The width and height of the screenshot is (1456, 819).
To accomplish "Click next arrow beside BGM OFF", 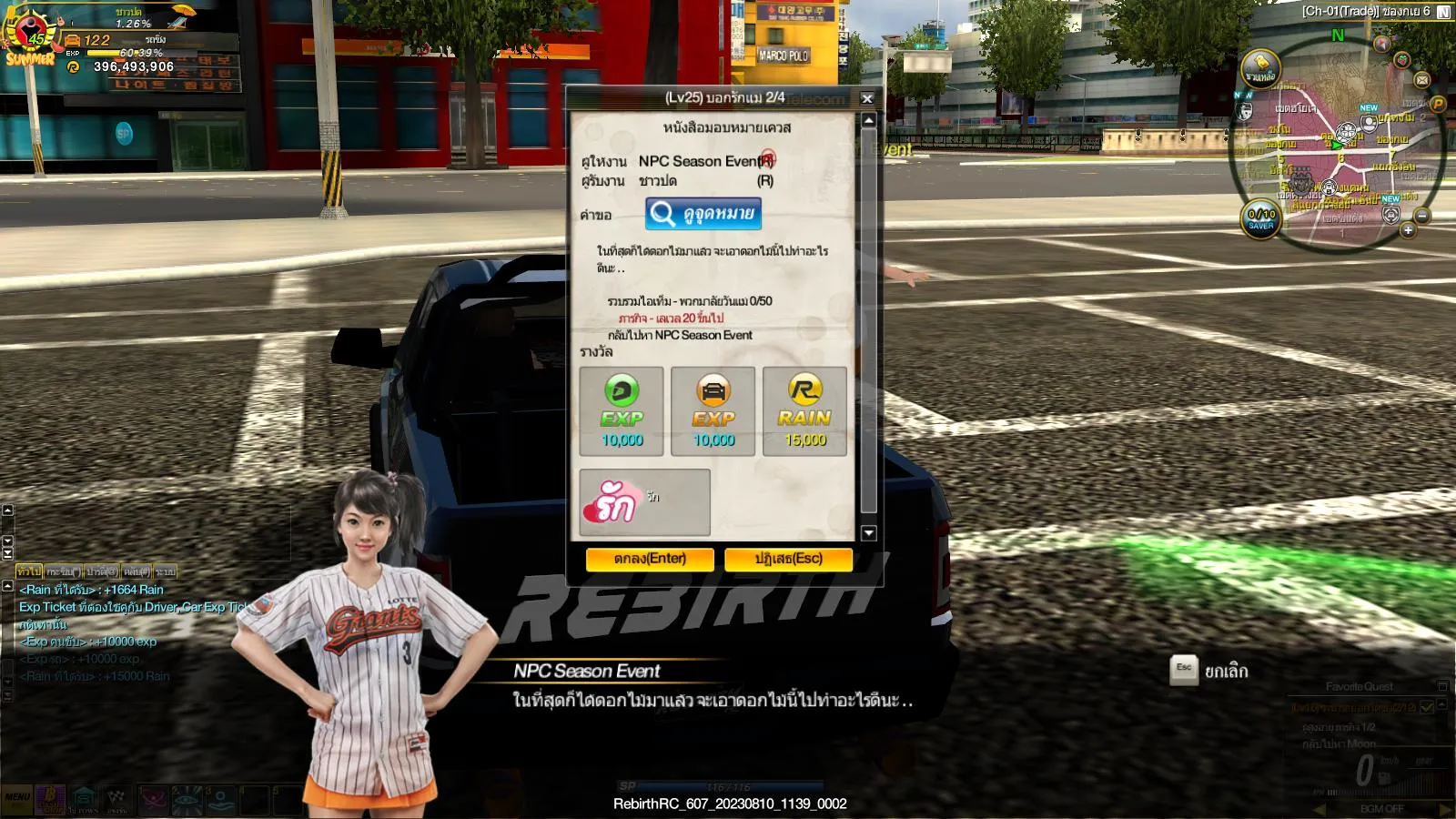I will click(x=1445, y=808).
